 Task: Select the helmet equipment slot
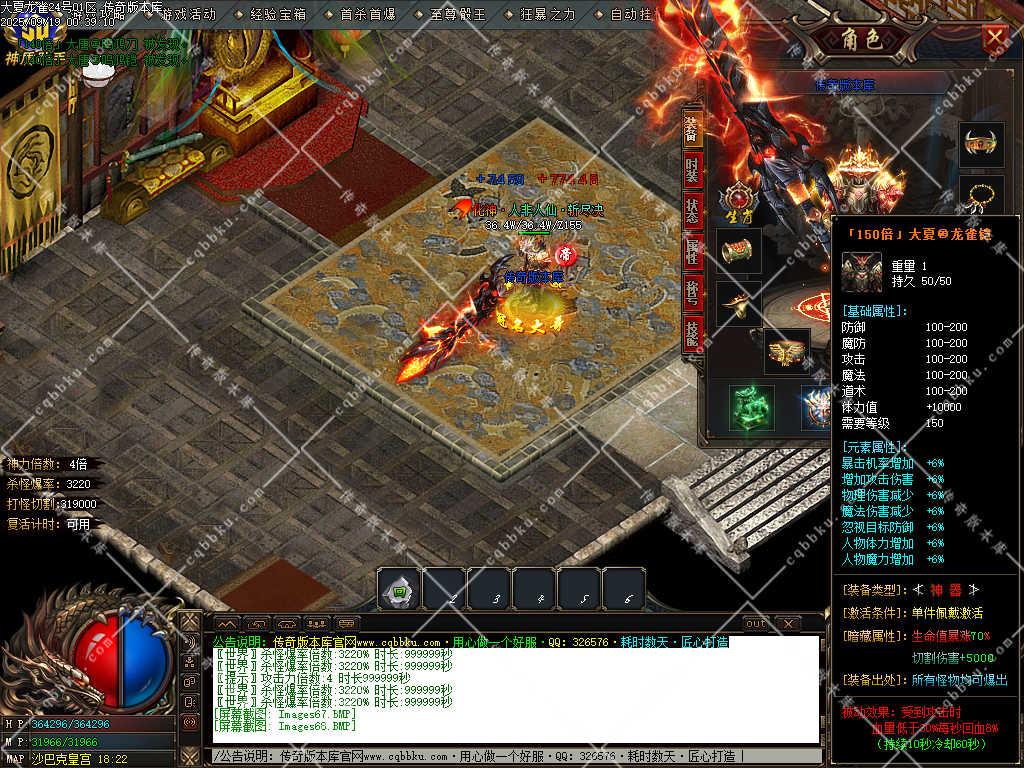tap(980, 145)
